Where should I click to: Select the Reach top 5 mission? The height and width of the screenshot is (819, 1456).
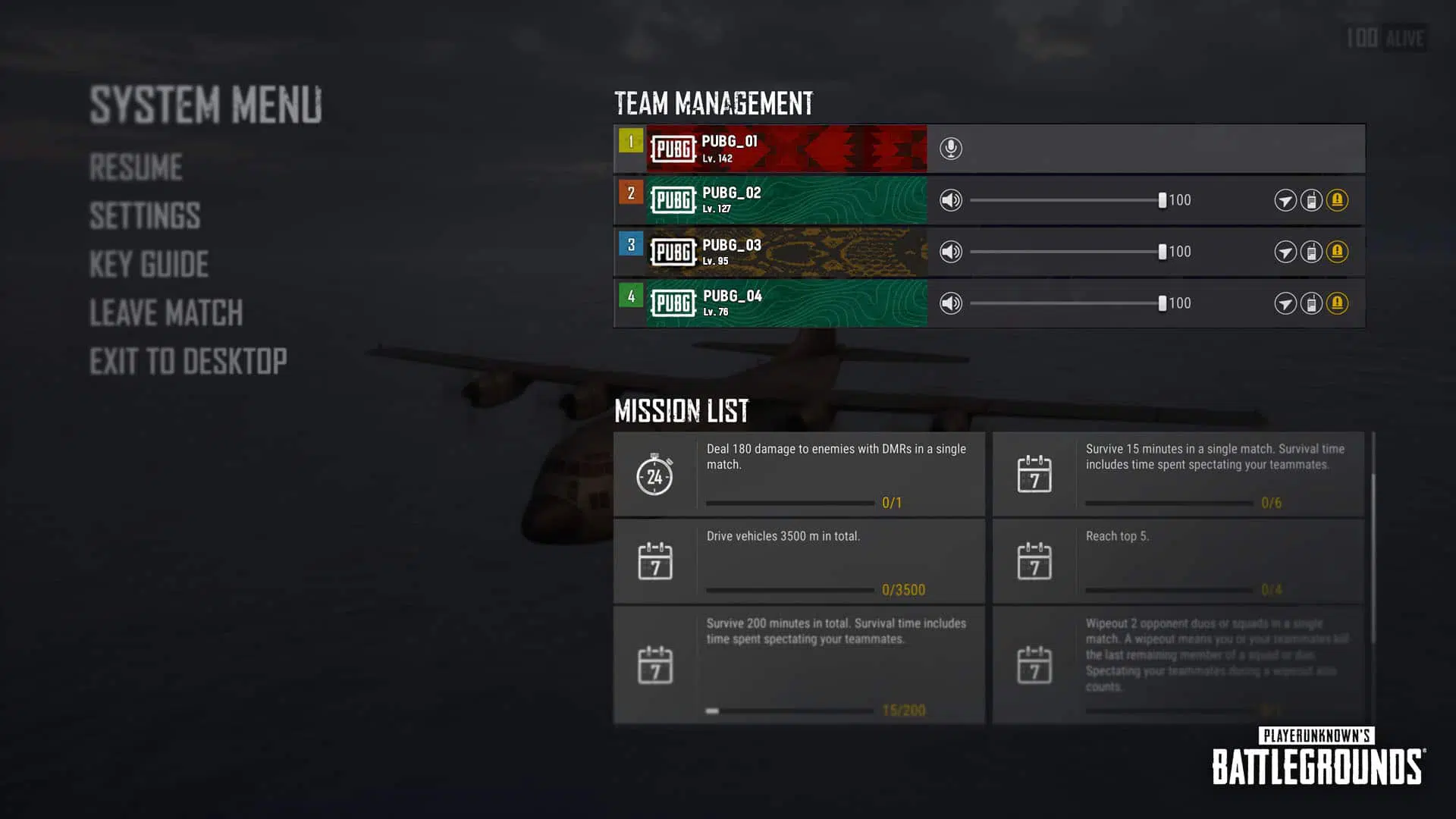tap(1178, 562)
